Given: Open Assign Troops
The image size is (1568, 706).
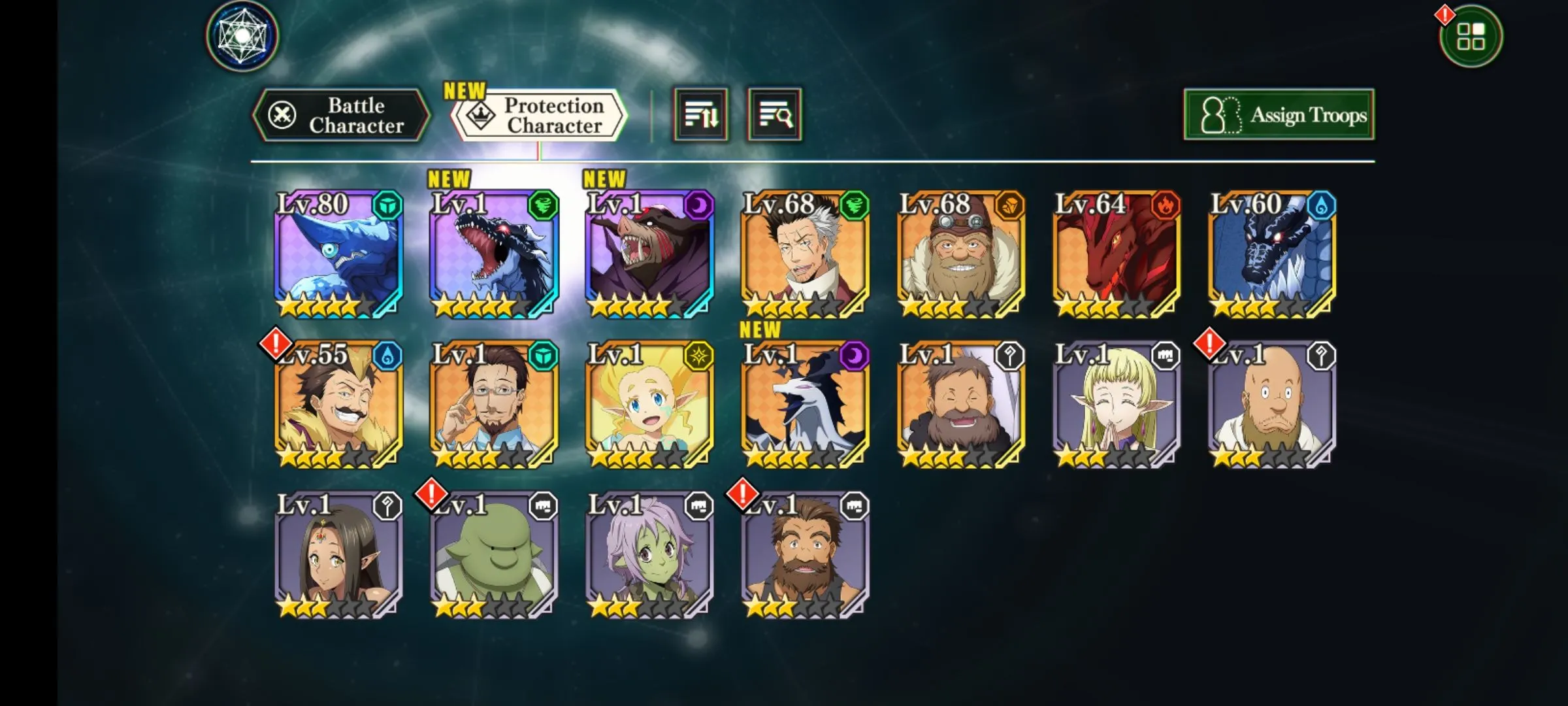Looking at the screenshot, I should click(x=1279, y=116).
